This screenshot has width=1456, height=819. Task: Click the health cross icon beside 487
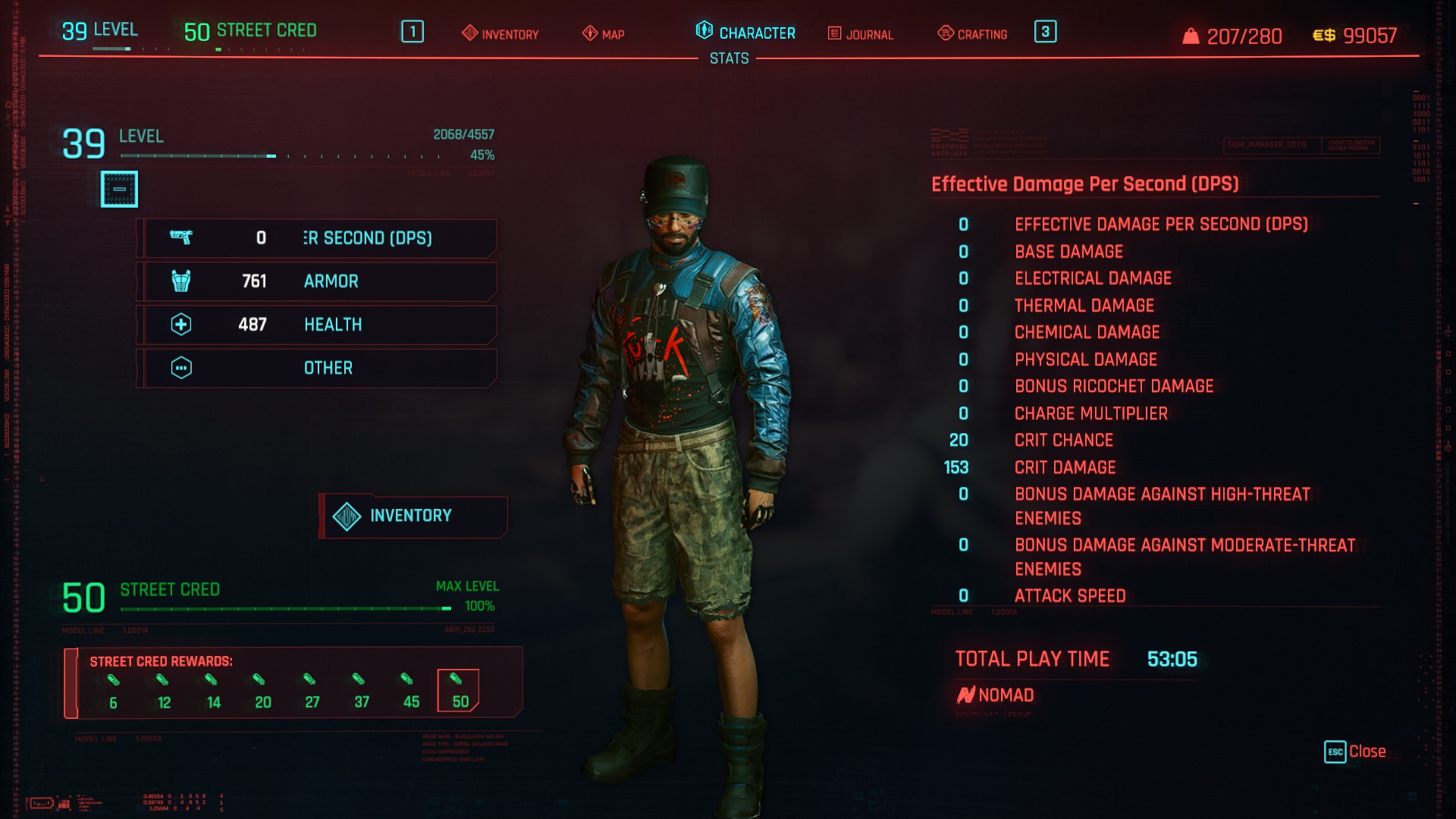pos(182,325)
